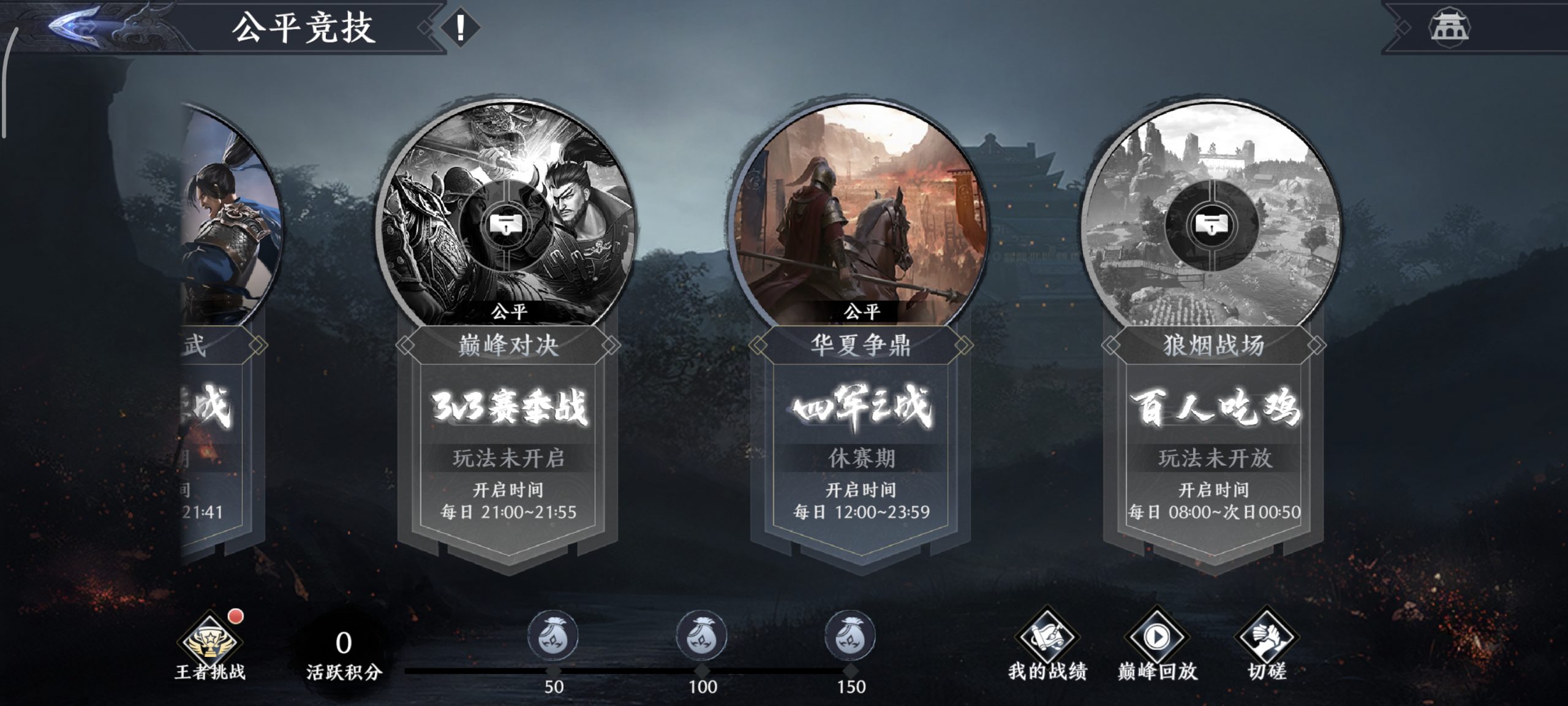Claim the 150-point reward bag

click(850, 636)
